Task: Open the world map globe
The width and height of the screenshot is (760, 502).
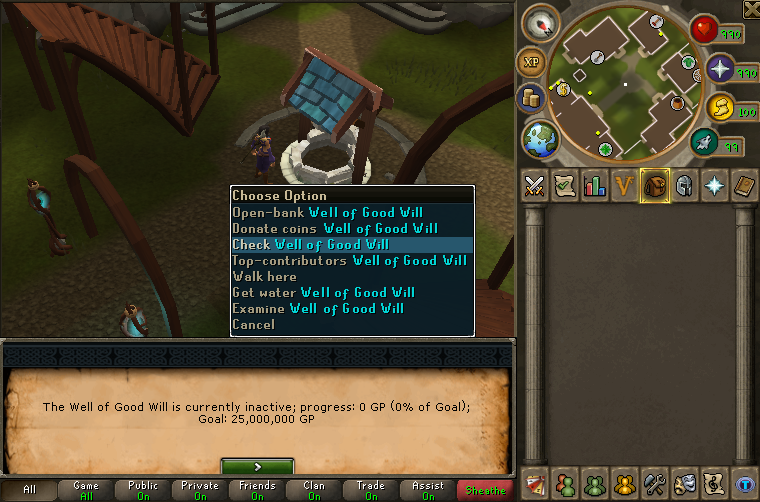Action: [541, 137]
